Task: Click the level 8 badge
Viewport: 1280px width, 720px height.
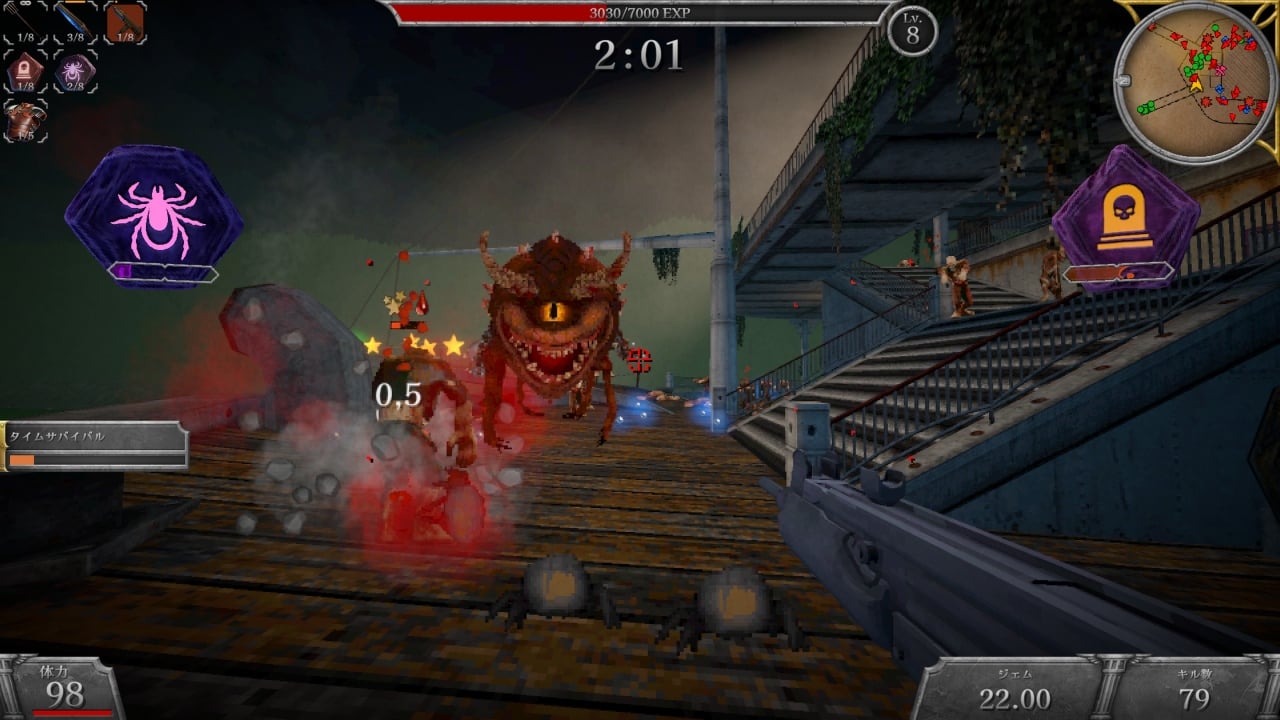Action: pos(912,31)
